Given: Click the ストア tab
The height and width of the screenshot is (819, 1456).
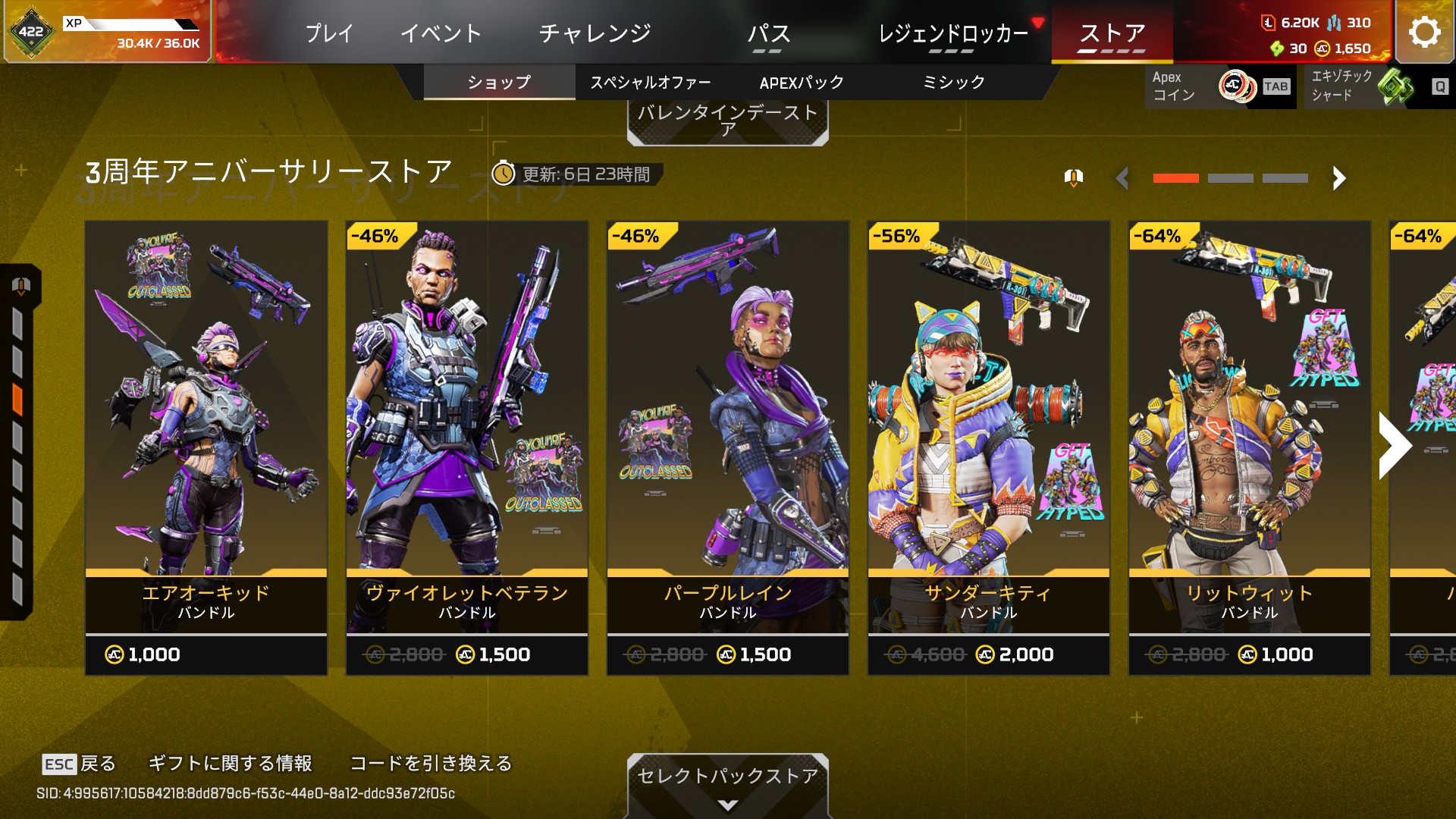Looking at the screenshot, I should 1112,33.
